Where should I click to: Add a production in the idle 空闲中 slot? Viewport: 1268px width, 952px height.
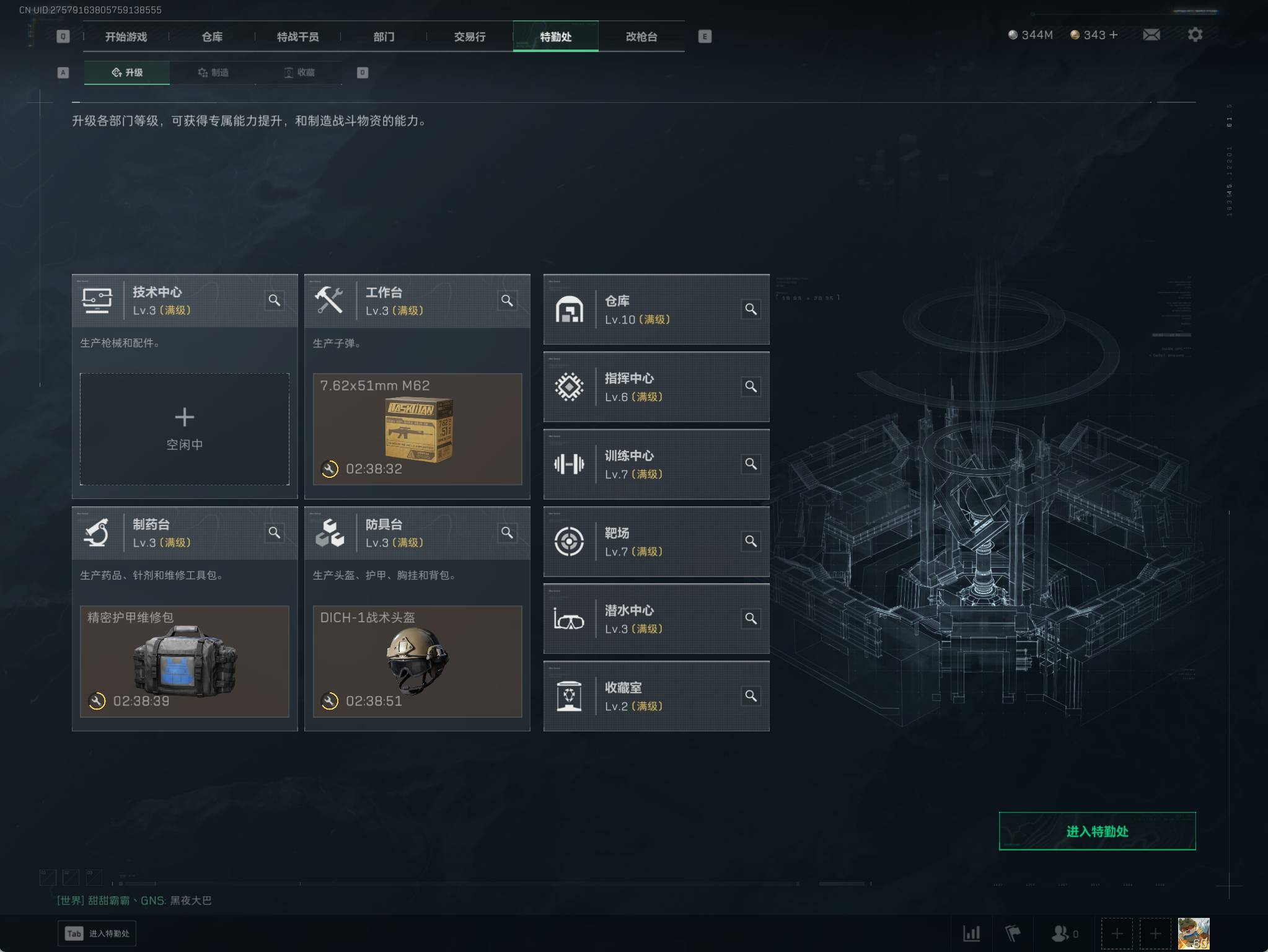pos(185,428)
